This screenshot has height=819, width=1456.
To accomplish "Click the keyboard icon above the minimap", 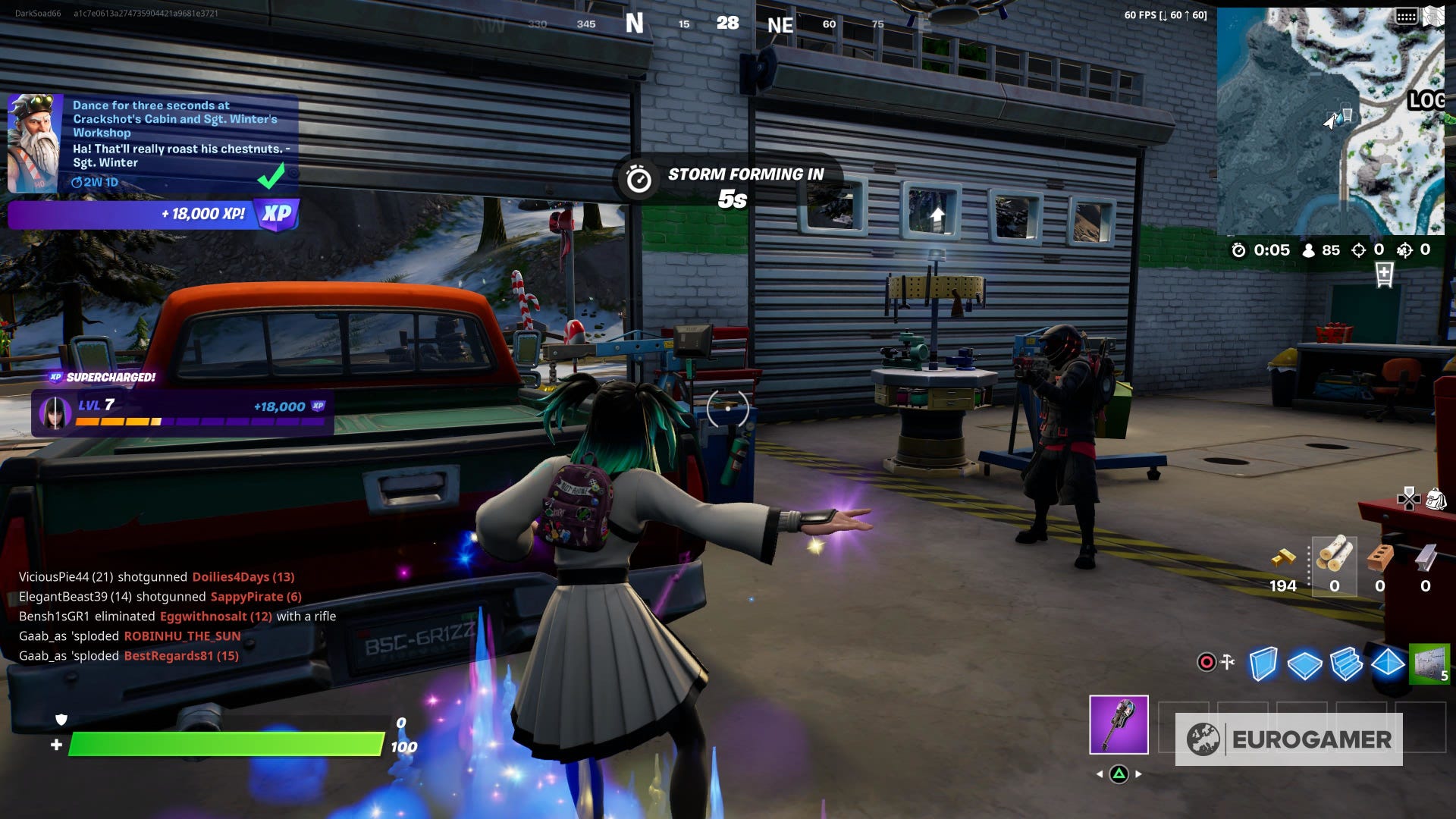I will click(1406, 16).
